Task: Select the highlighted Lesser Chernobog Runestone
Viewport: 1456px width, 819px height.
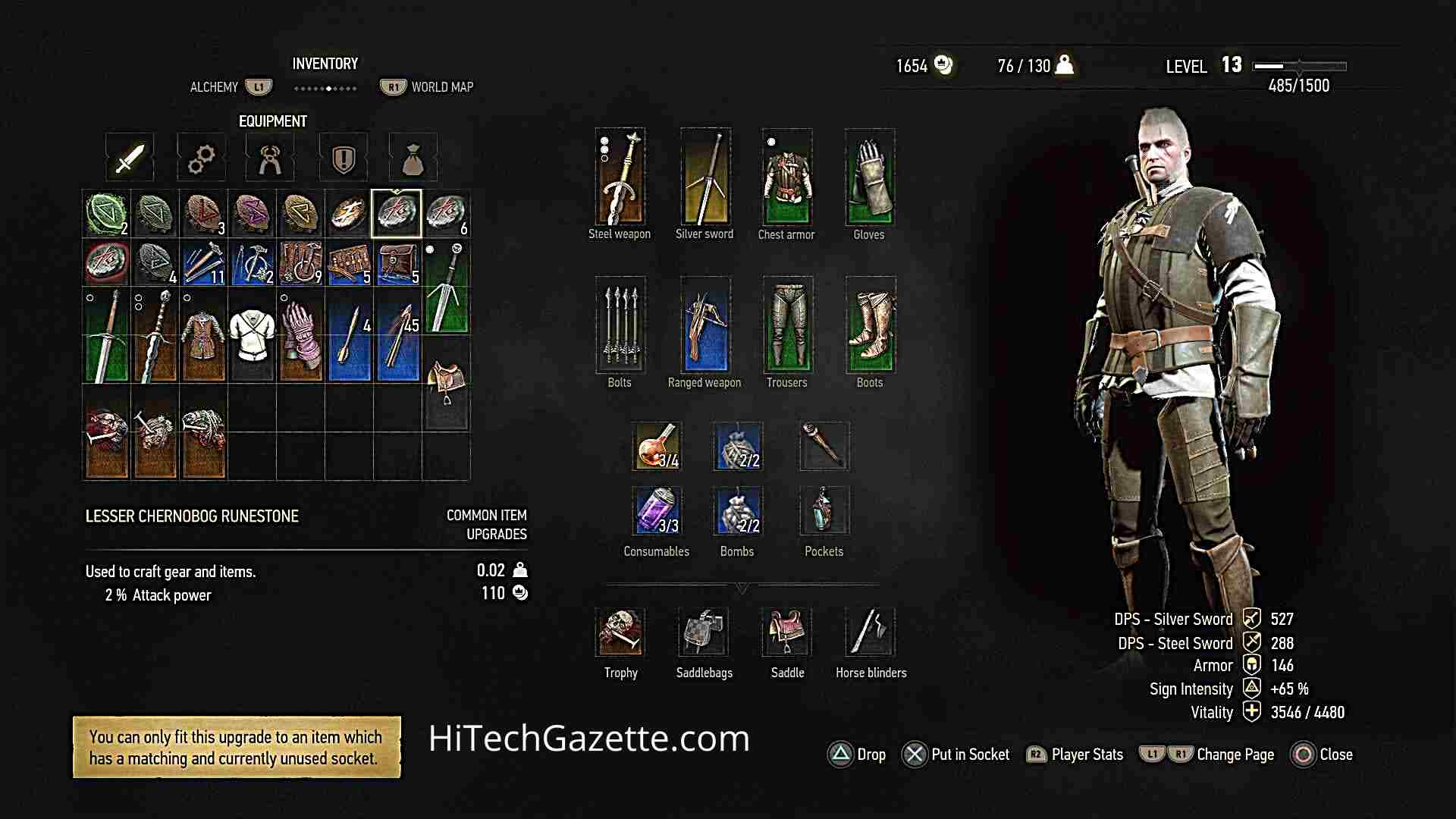Action: pyautogui.click(x=397, y=213)
